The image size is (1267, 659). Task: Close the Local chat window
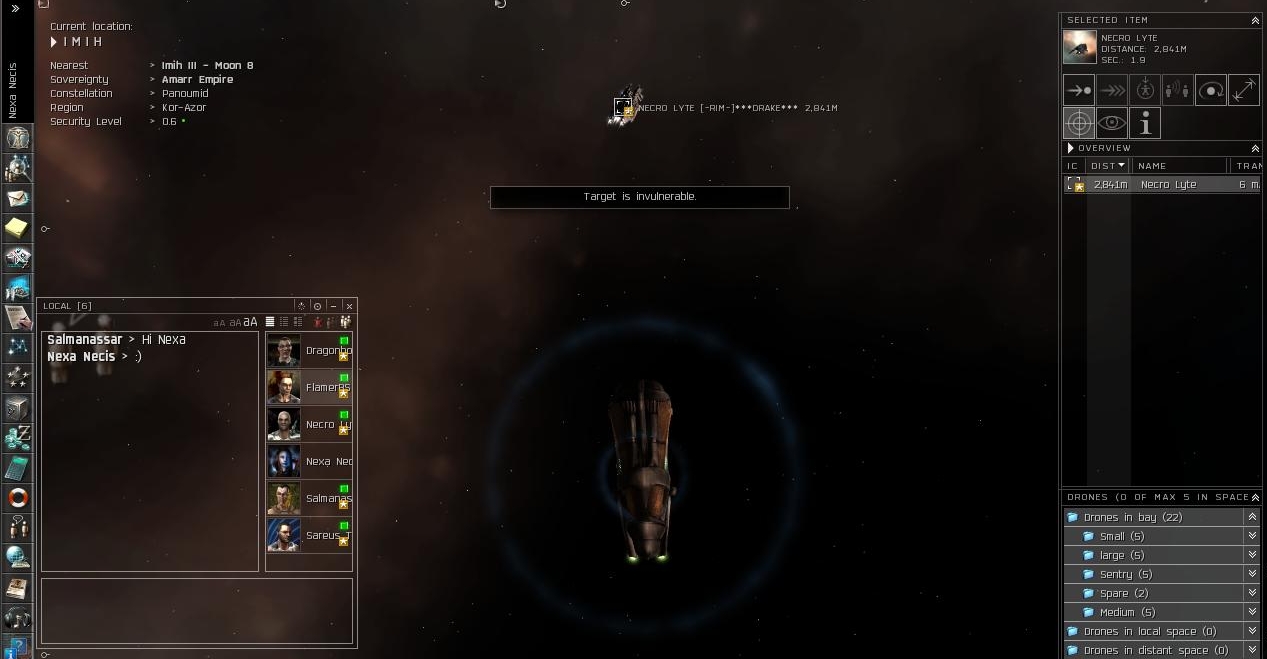pos(349,306)
